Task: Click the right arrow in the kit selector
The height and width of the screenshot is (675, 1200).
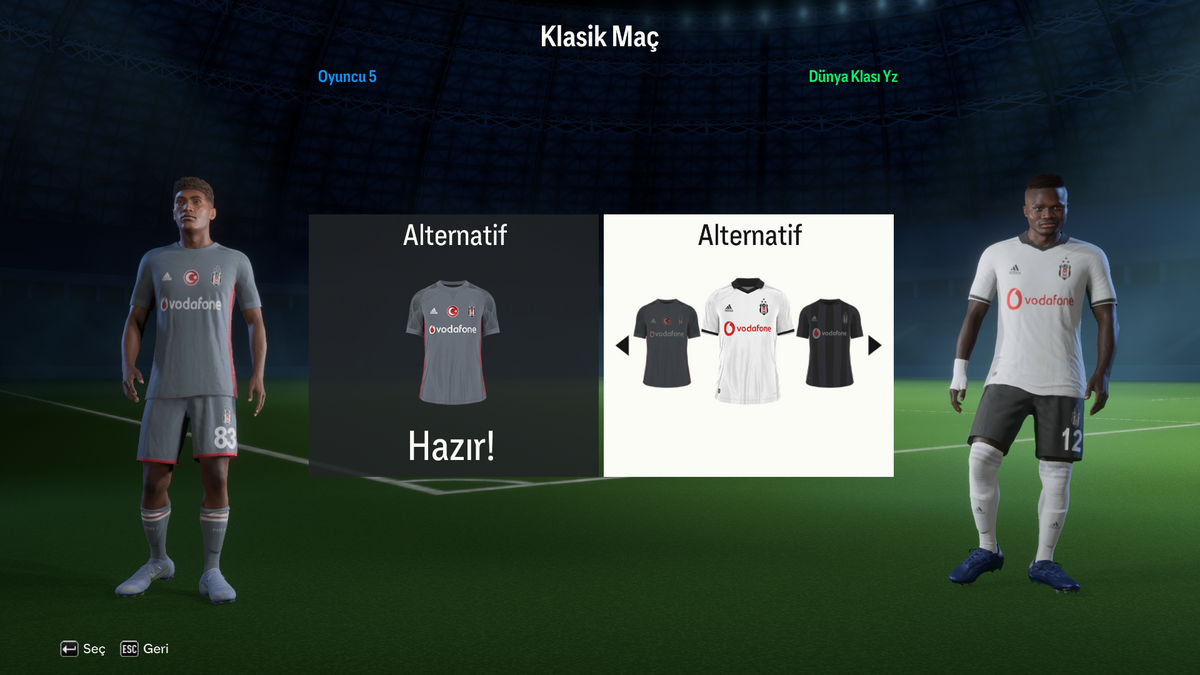Action: tap(875, 345)
